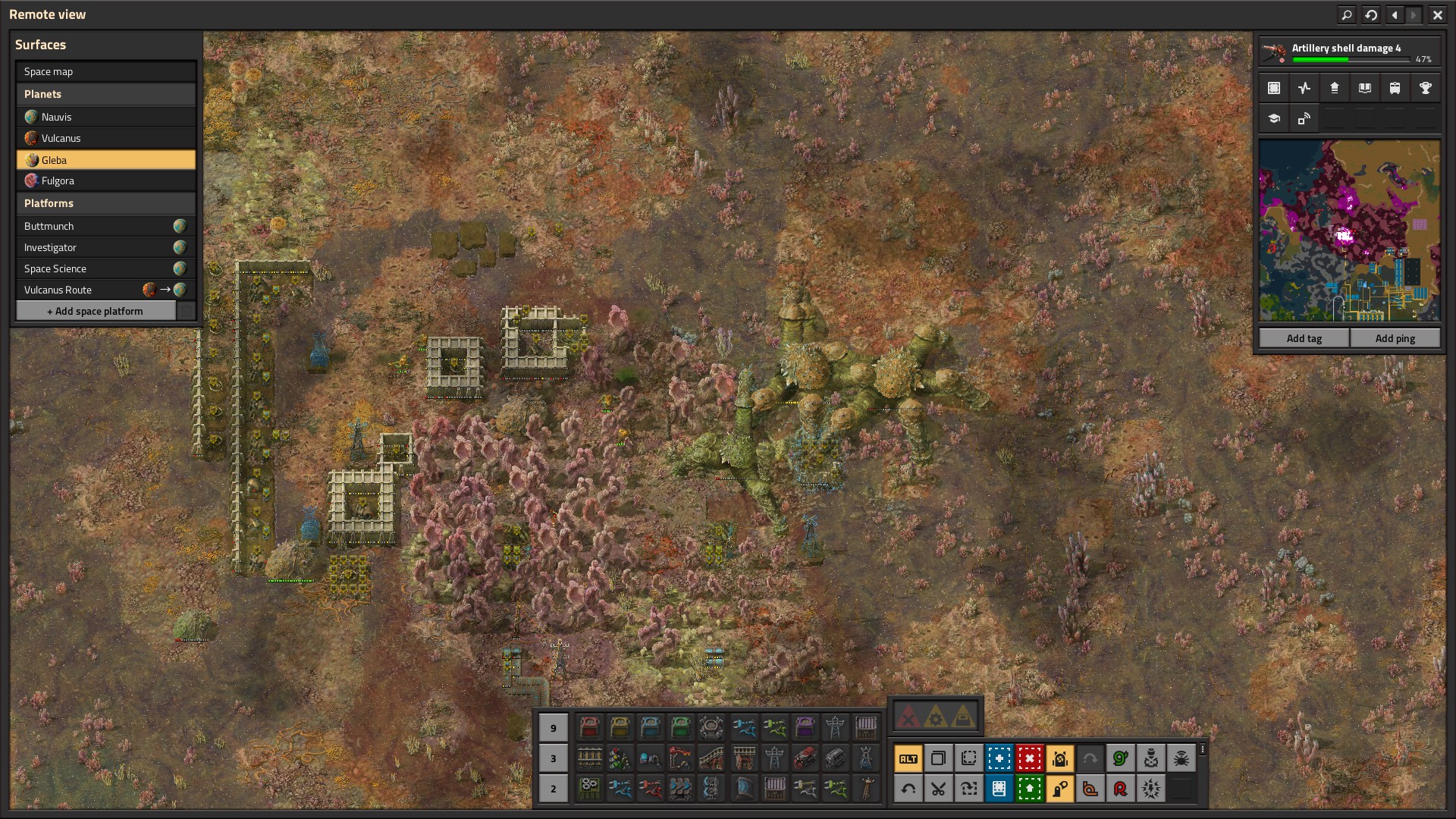Select the red deconstruction planner
1456x819 pixels.
click(x=1029, y=758)
